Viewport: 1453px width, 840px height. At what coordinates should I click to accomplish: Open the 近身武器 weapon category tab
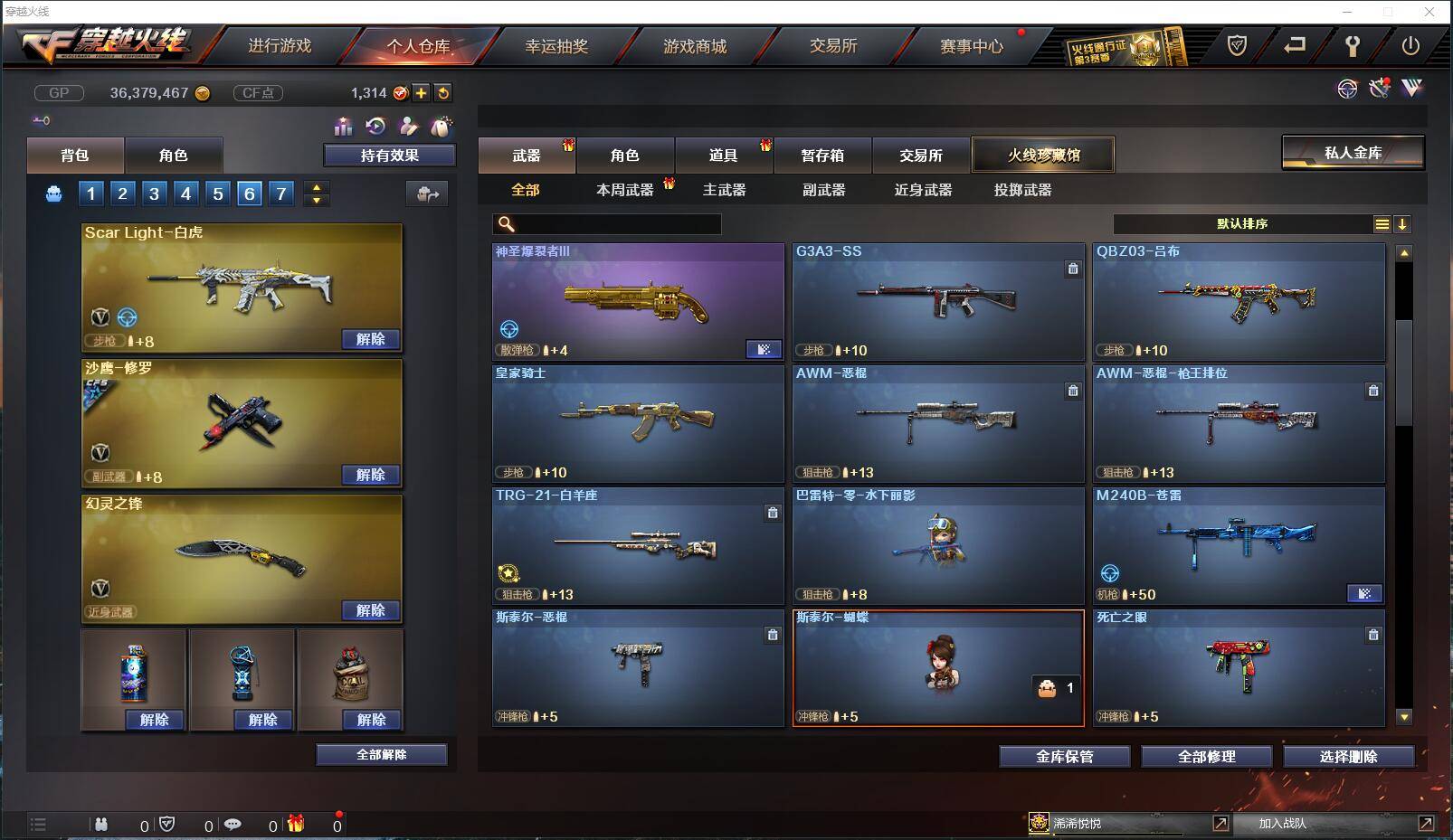(924, 191)
